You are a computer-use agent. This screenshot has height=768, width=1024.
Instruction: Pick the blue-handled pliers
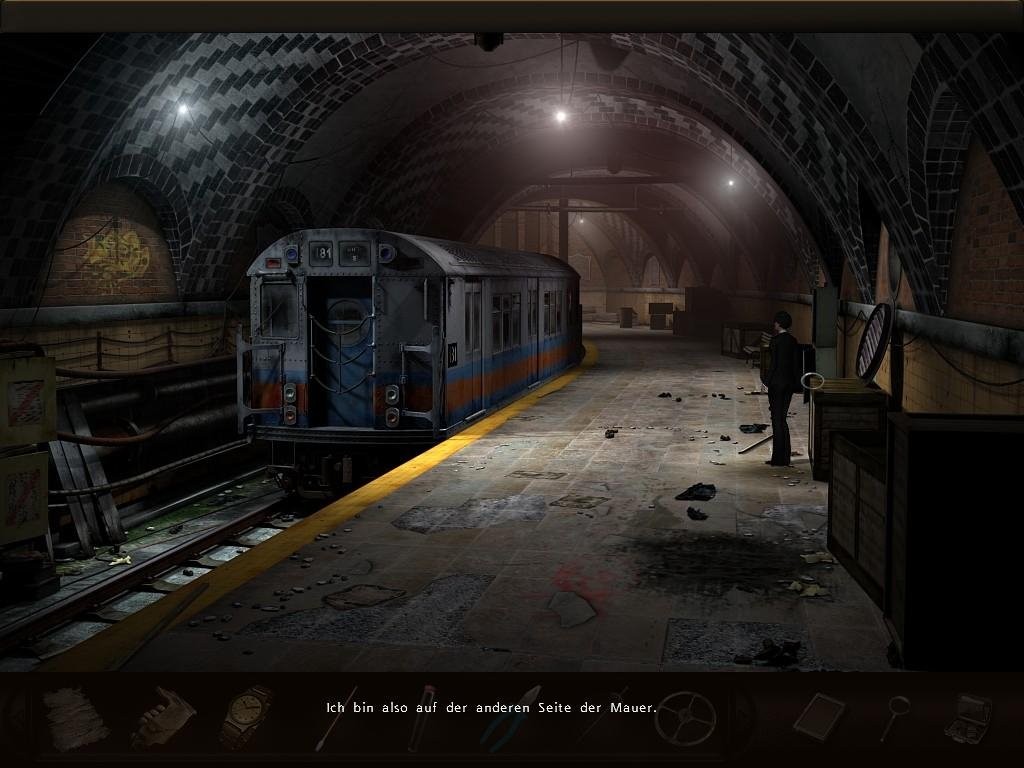point(510,718)
